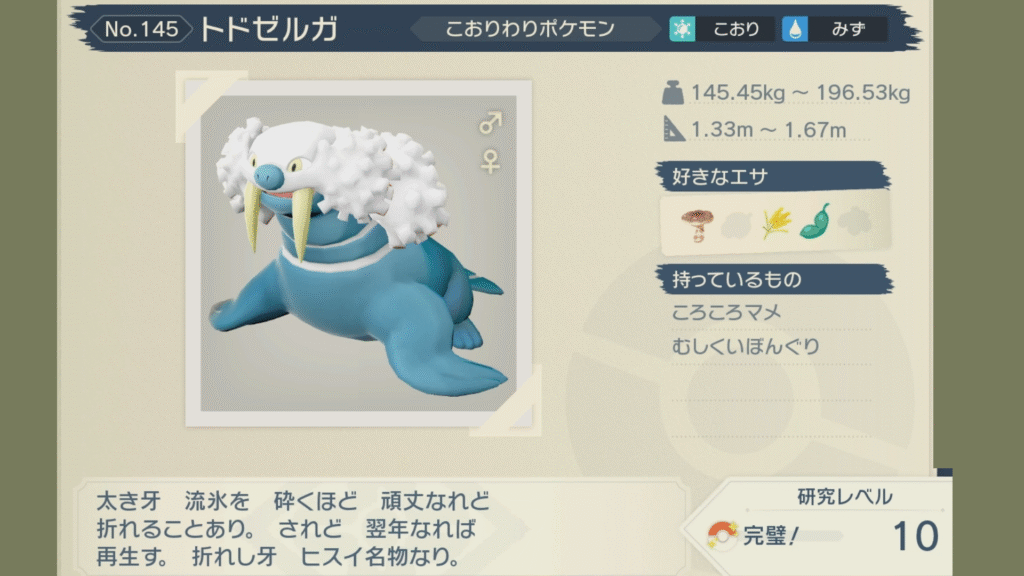The width and height of the screenshot is (1024, 576).
Task: Choose the male gender symbol
Action: pyautogui.click(x=490, y=124)
